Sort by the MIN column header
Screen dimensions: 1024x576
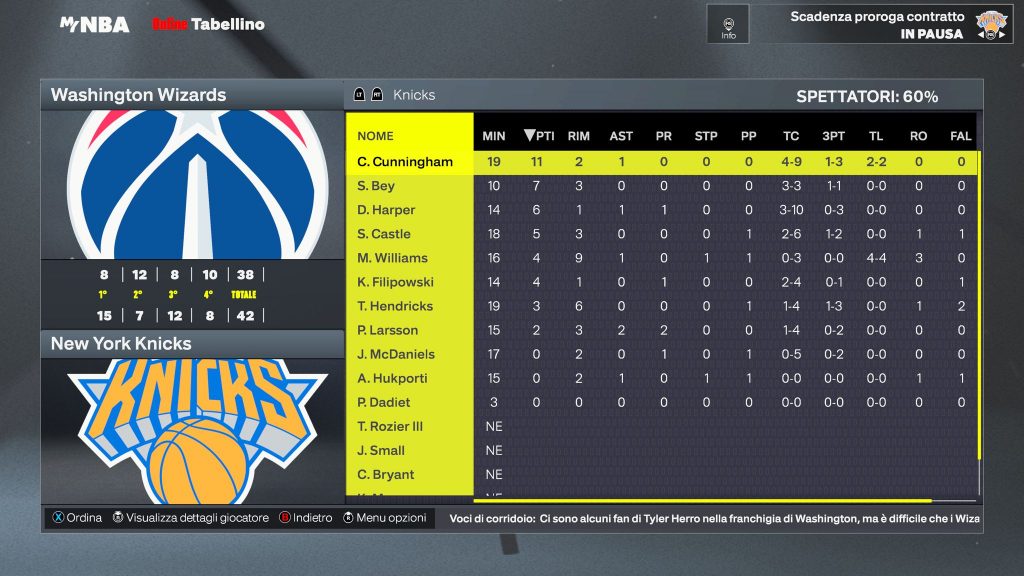(x=494, y=136)
